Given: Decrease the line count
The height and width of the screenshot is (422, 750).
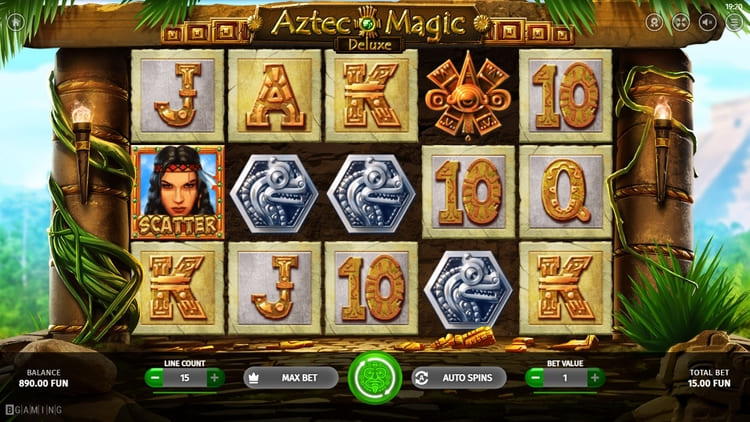Looking at the screenshot, I should [155, 378].
